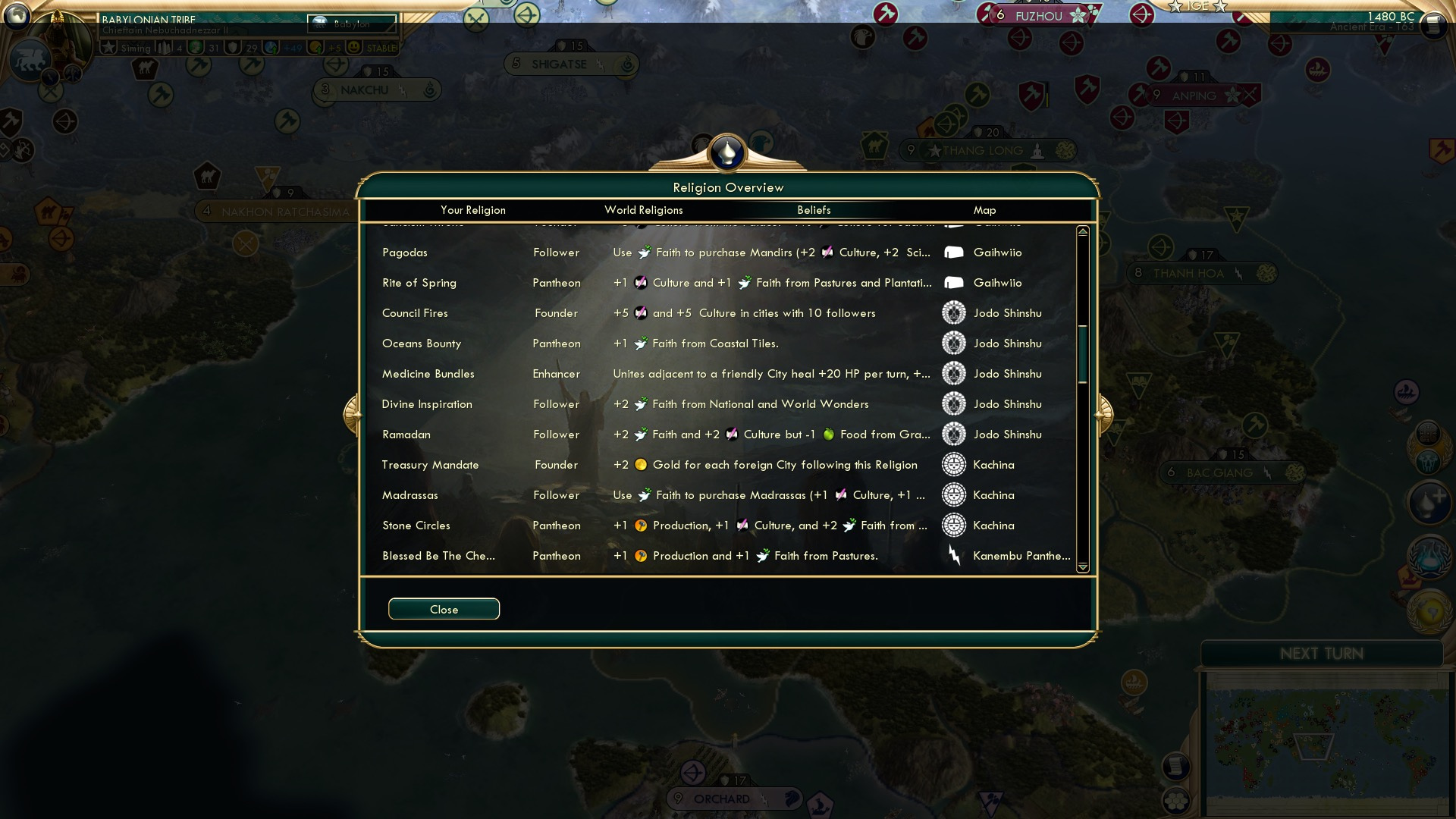Image resolution: width=1456 pixels, height=819 pixels.
Task: Open the World Religions tab
Action: (643, 210)
